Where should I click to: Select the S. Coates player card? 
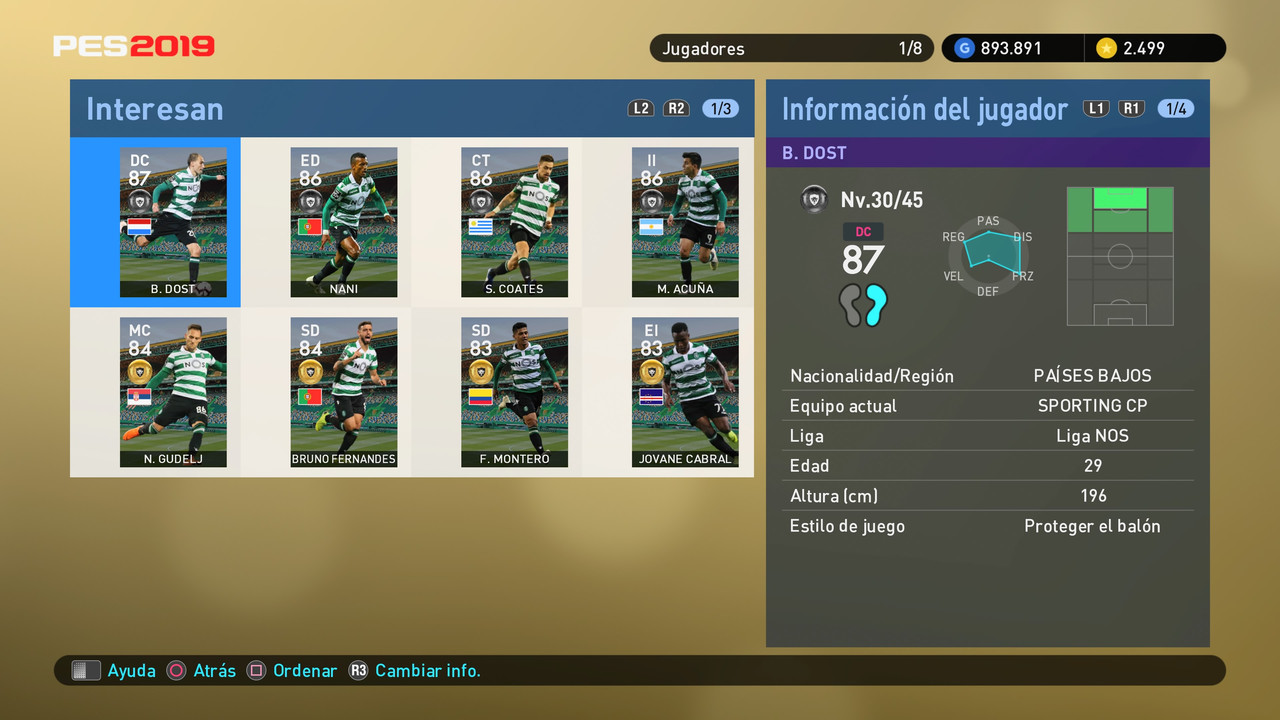coord(514,222)
